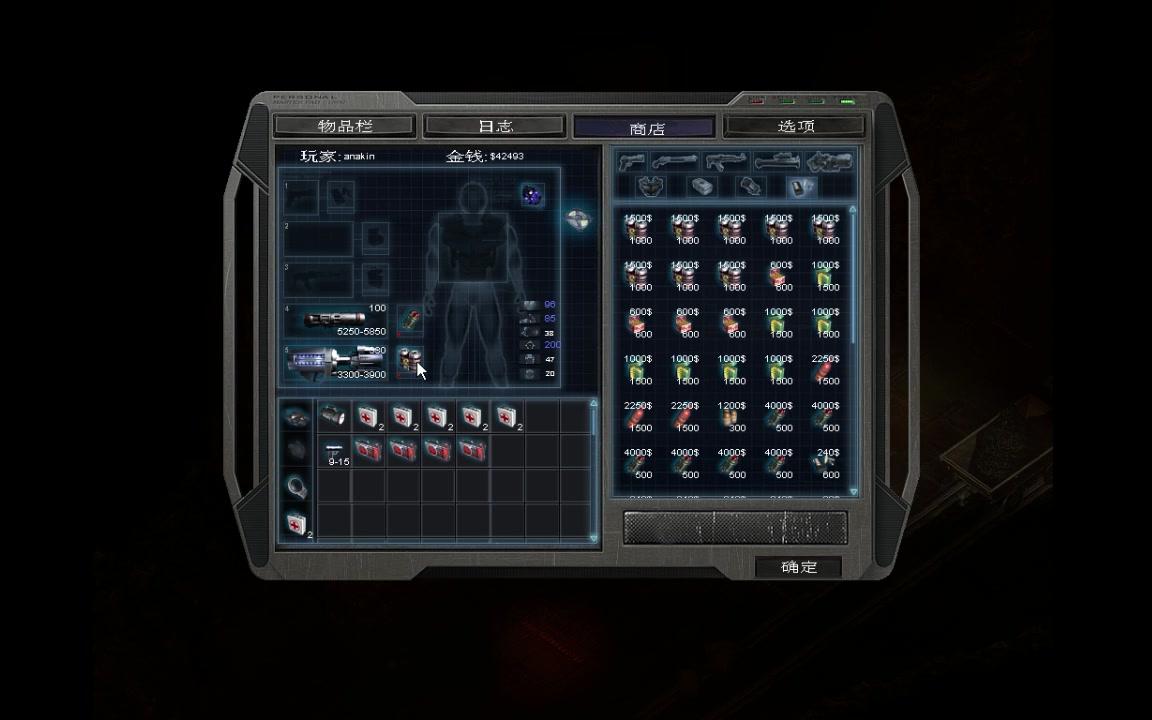
Task: Select the 9-15 pistol in the inventory
Action: click(335, 453)
